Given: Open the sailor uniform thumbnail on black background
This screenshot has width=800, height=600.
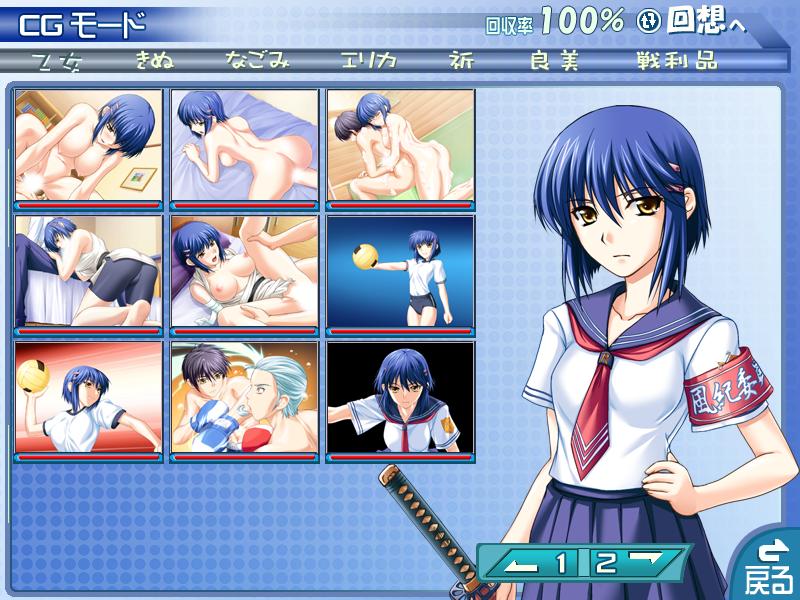Looking at the screenshot, I should [401, 400].
